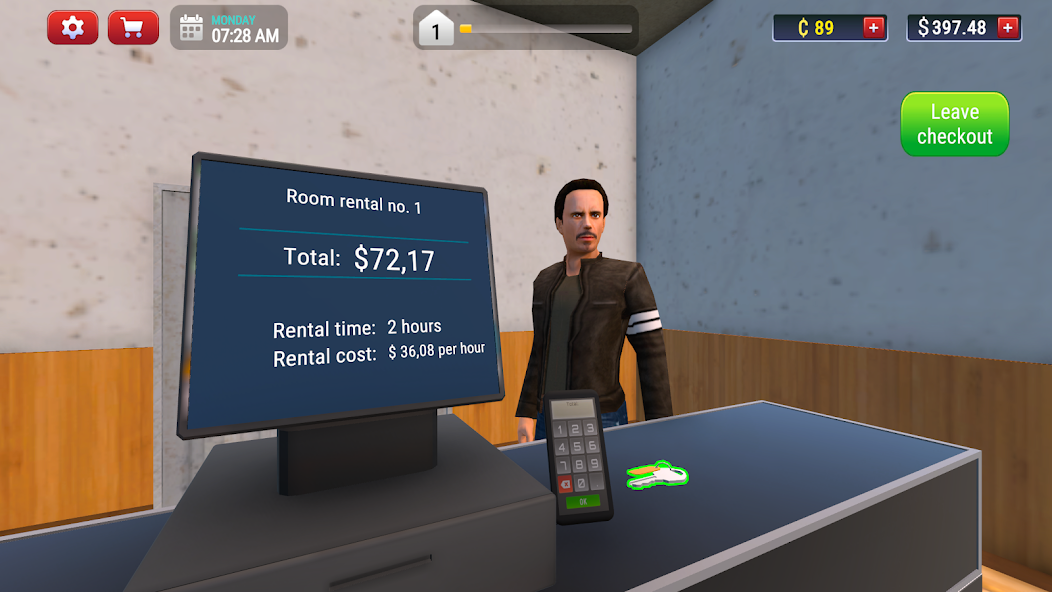Screen dimensions: 1052x592
Task: Open the Monday calendar clock panel
Action: tap(228, 28)
